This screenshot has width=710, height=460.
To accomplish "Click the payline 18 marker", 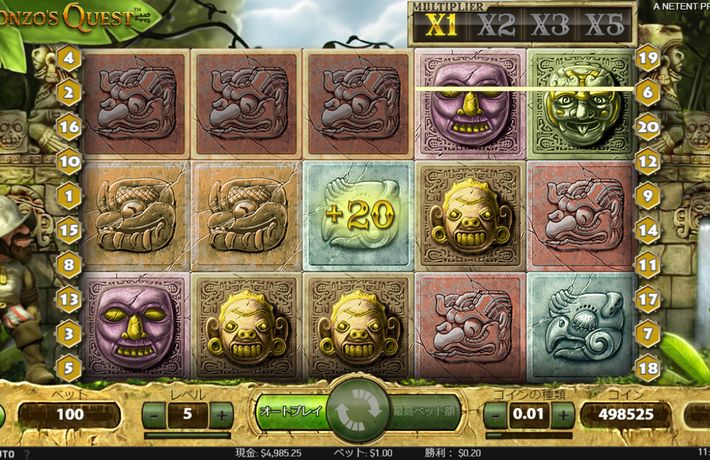I will pos(647,365).
